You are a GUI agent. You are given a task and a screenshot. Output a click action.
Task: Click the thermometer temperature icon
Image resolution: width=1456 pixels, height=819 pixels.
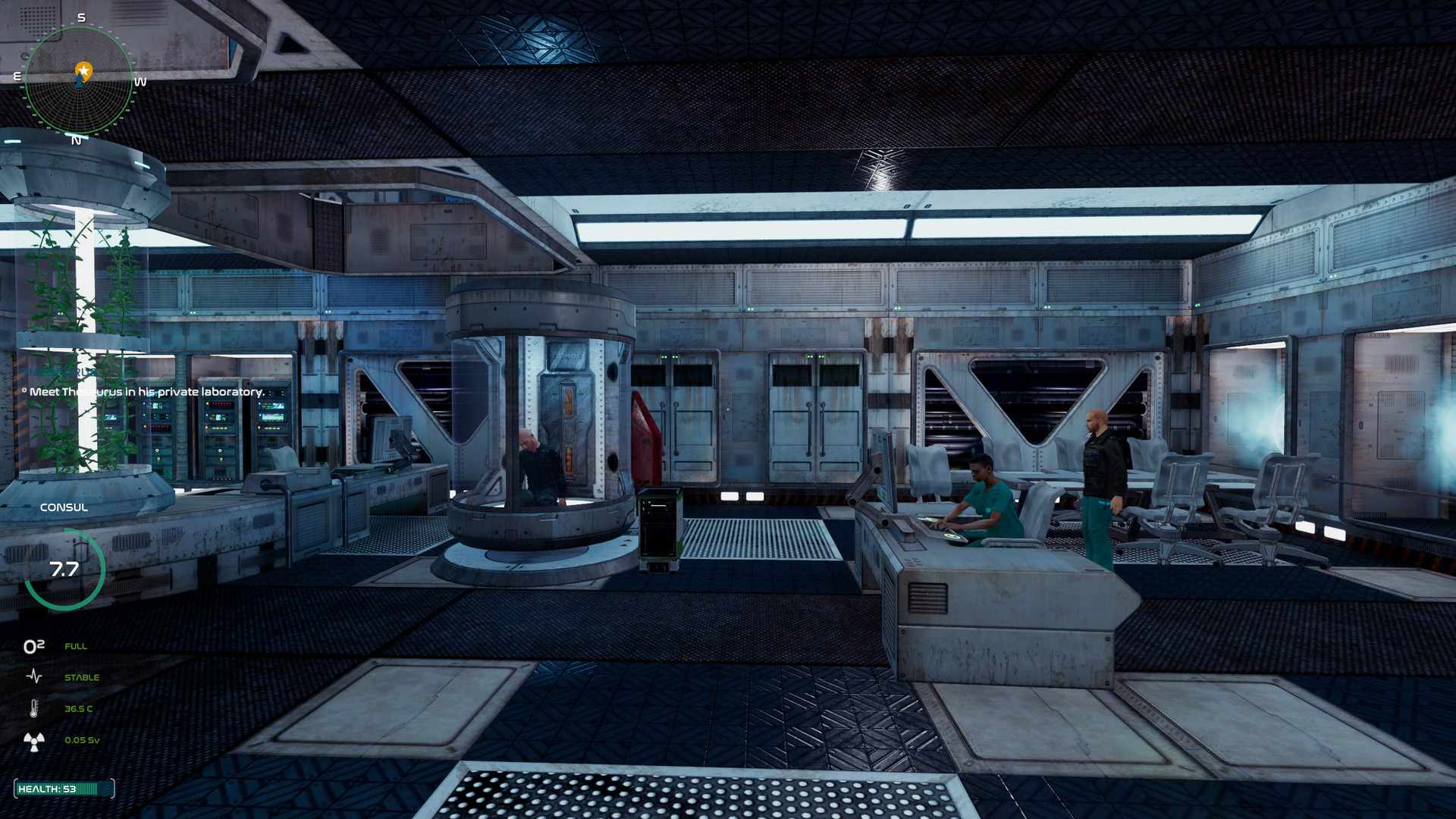(x=34, y=709)
